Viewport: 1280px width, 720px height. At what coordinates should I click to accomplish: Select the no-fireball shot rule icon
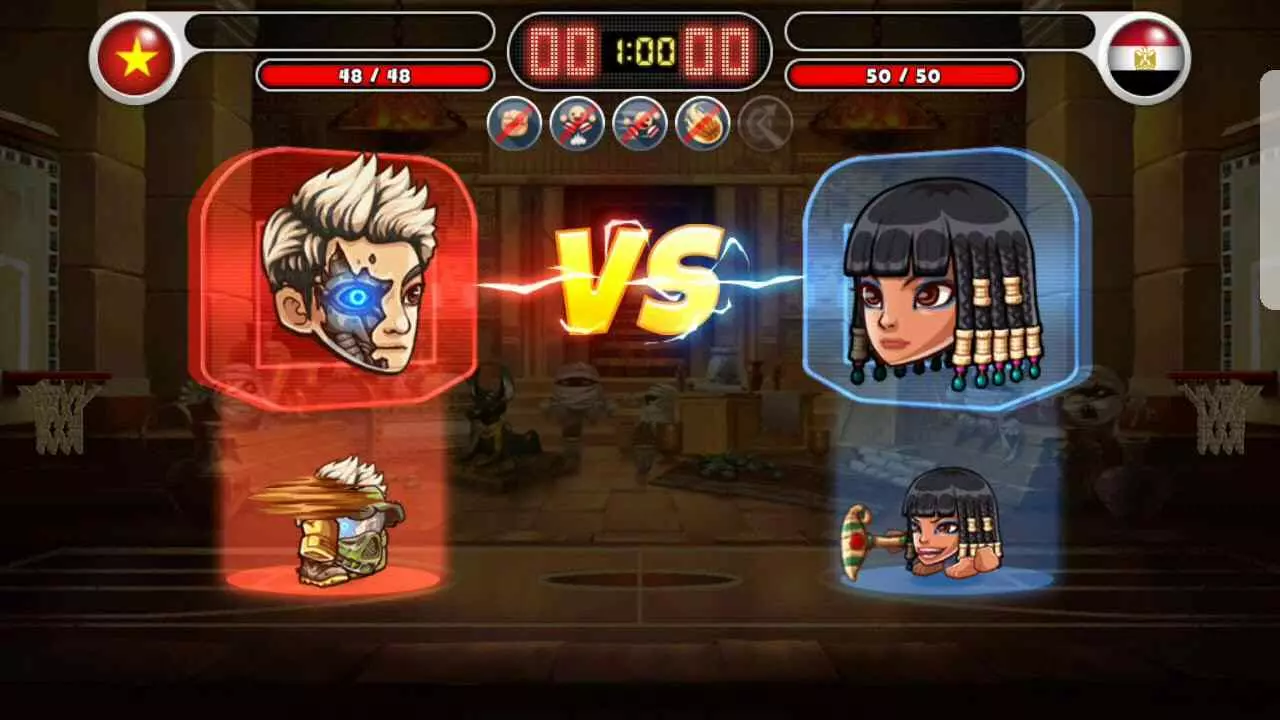pyautogui.click(x=703, y=124)
